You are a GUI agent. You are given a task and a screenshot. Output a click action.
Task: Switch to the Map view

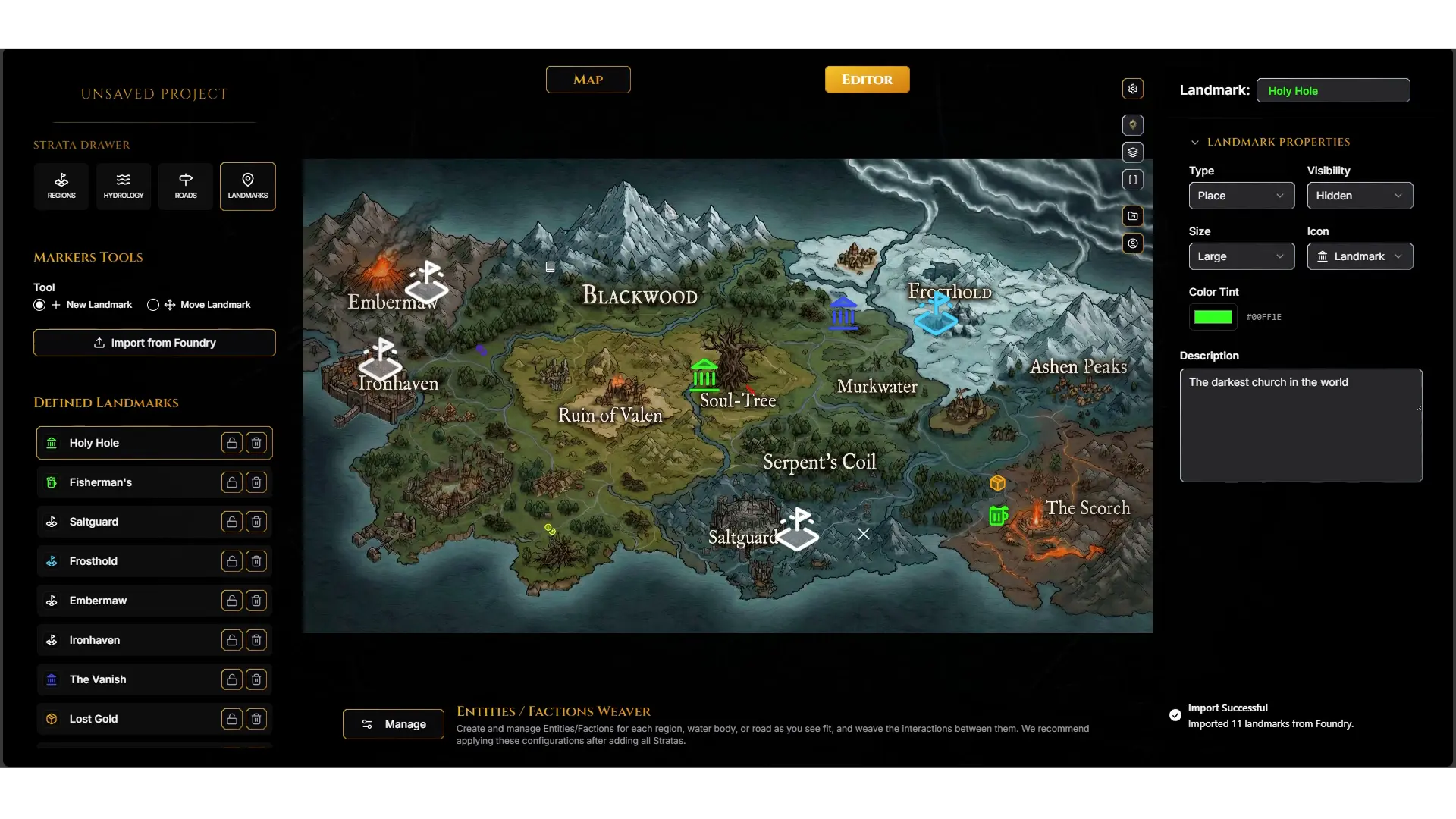pyautogui.click(x=588, y=80)
